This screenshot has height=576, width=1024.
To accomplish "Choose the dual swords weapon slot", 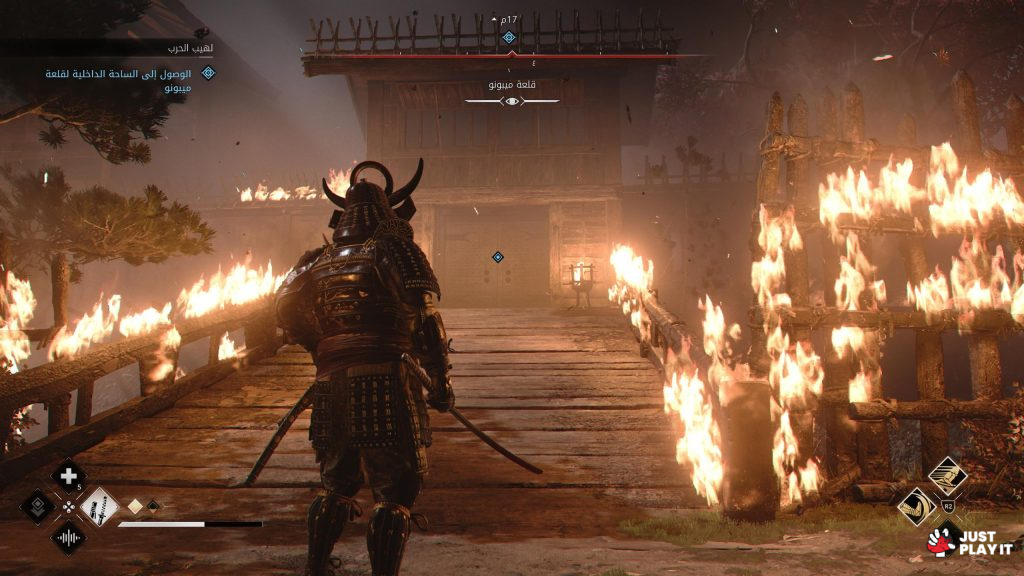I will [x=99, y=507].
